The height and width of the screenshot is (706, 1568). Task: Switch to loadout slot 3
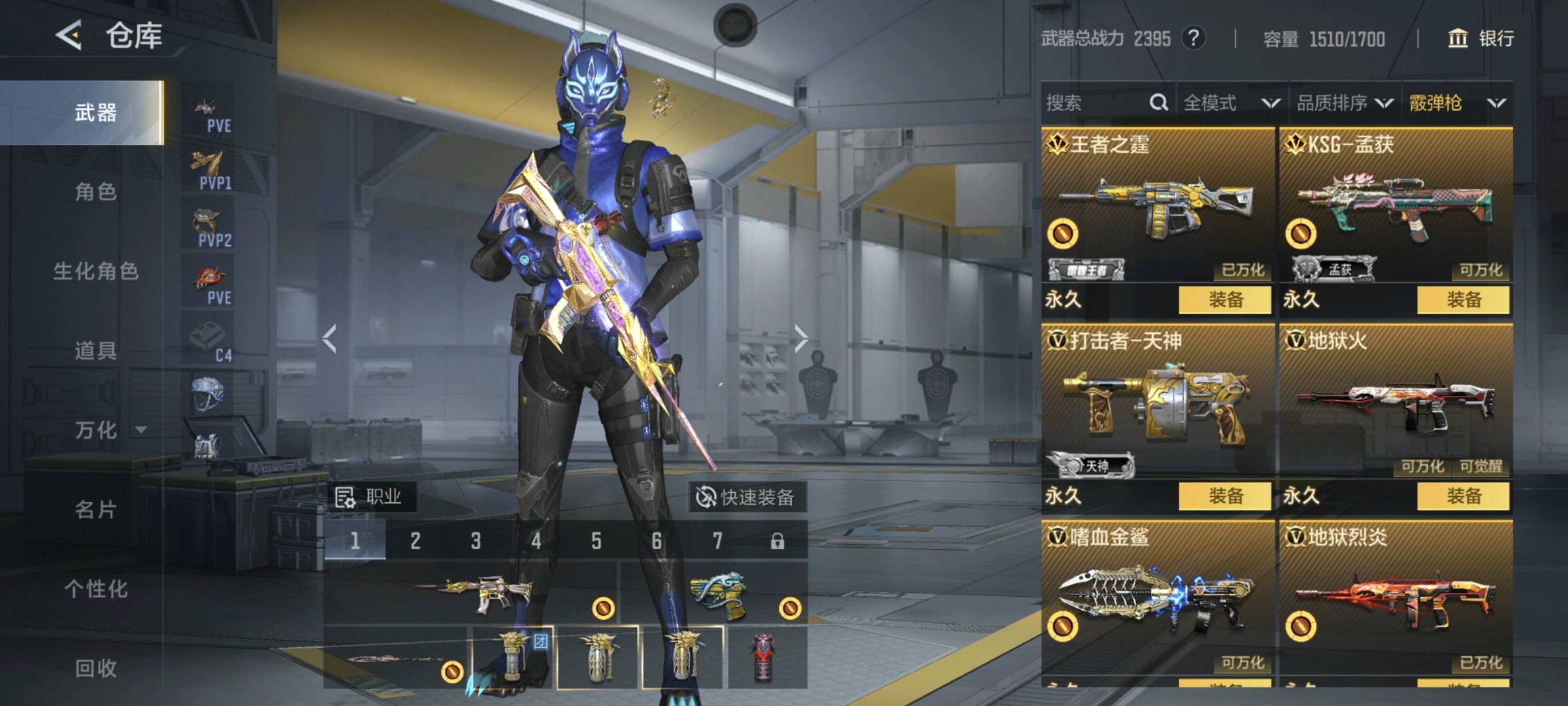pyautogui.click(x=476, y=541)
